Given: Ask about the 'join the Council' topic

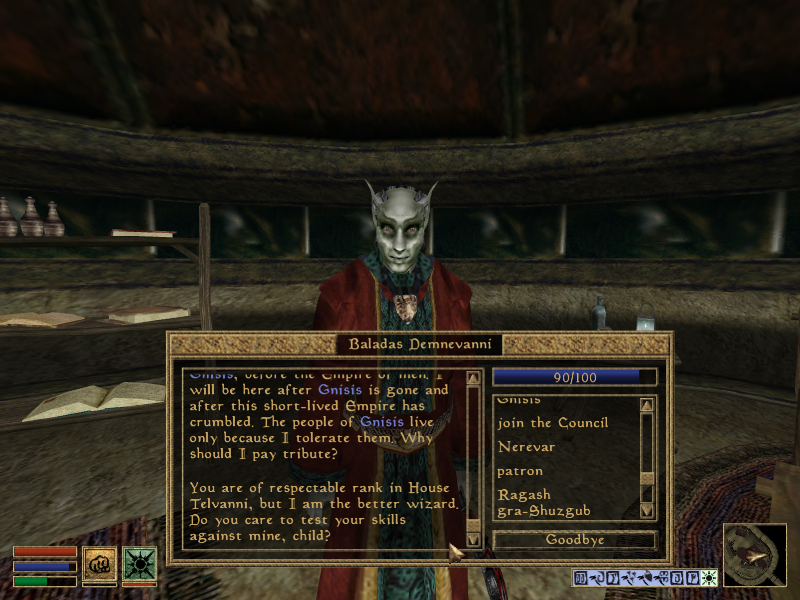Looking at the screenshot, I should [x=552, y=423].
